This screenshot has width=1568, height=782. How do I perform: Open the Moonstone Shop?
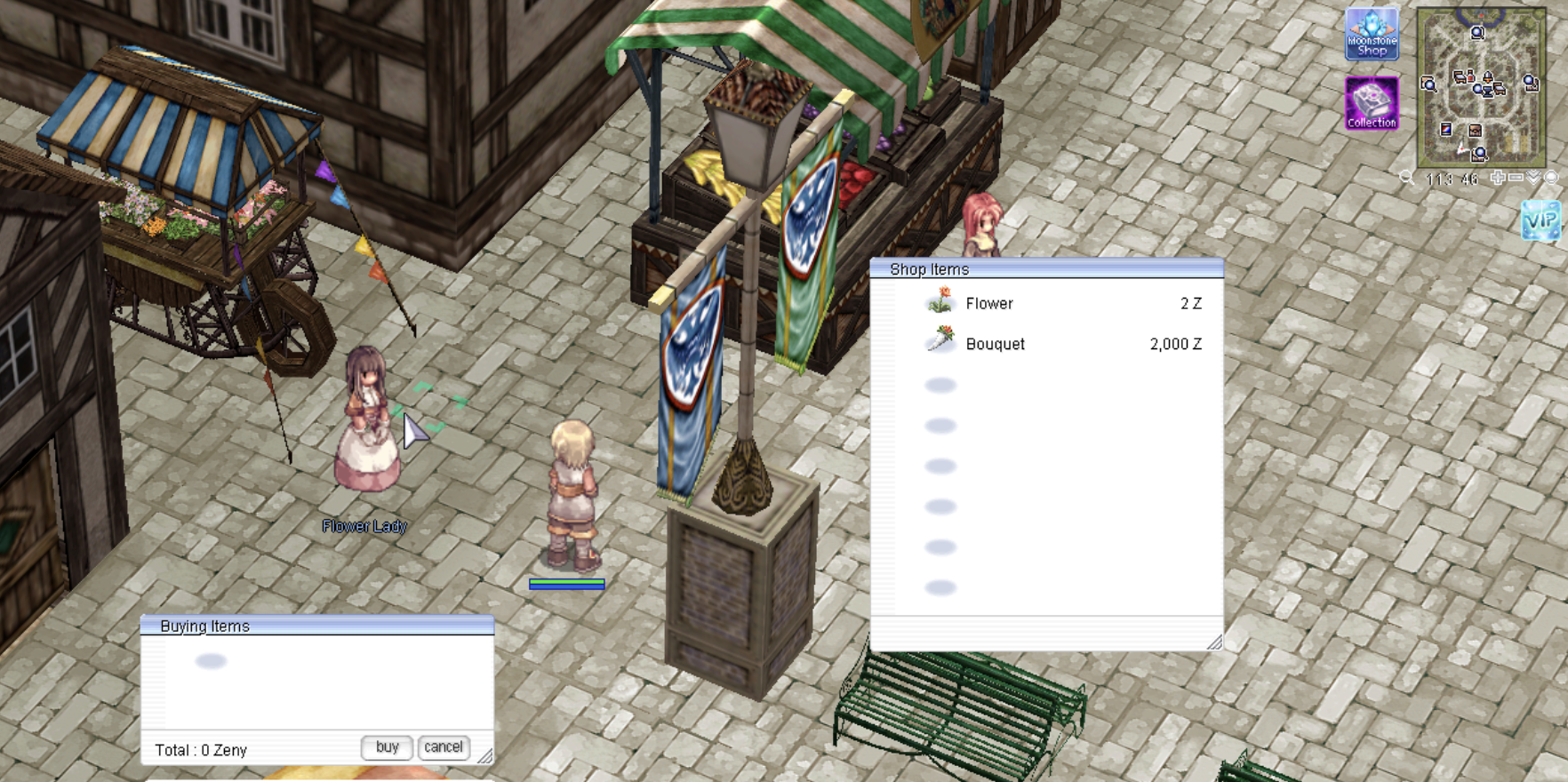1372,34
